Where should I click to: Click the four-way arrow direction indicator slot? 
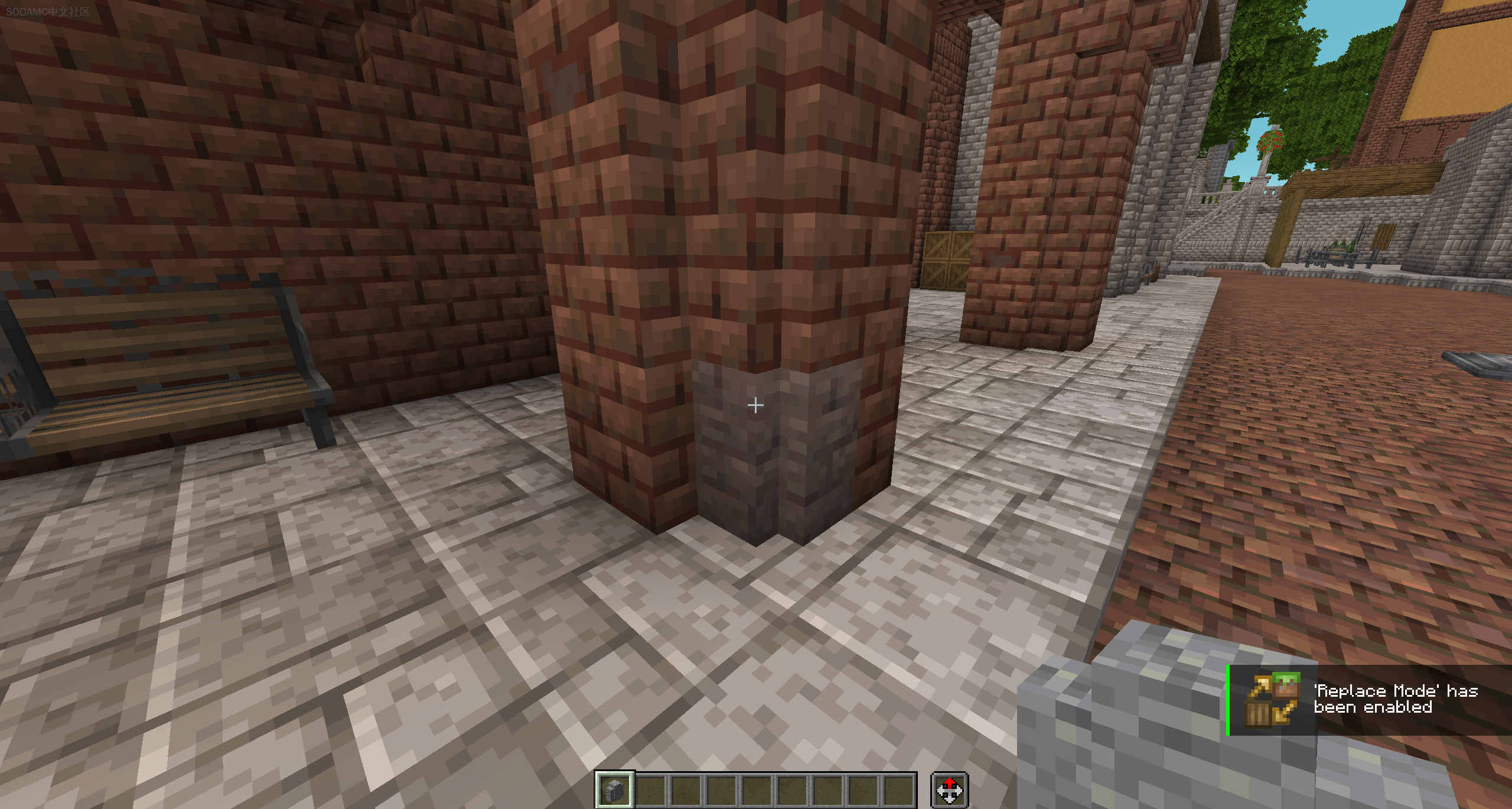pyautogui.click(x=949, y=789)
